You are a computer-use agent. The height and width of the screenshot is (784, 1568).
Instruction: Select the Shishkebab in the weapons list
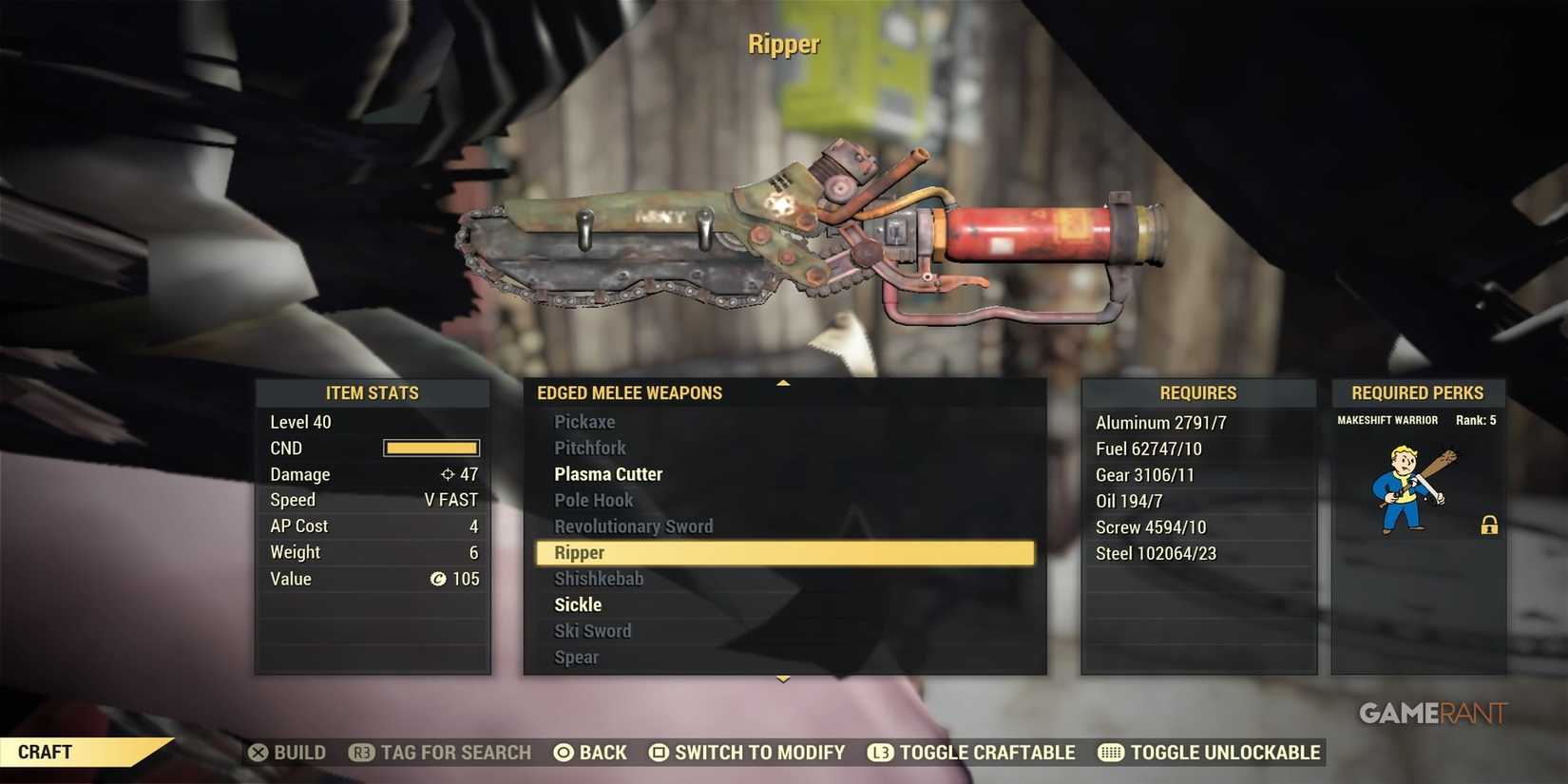(598, 578)
